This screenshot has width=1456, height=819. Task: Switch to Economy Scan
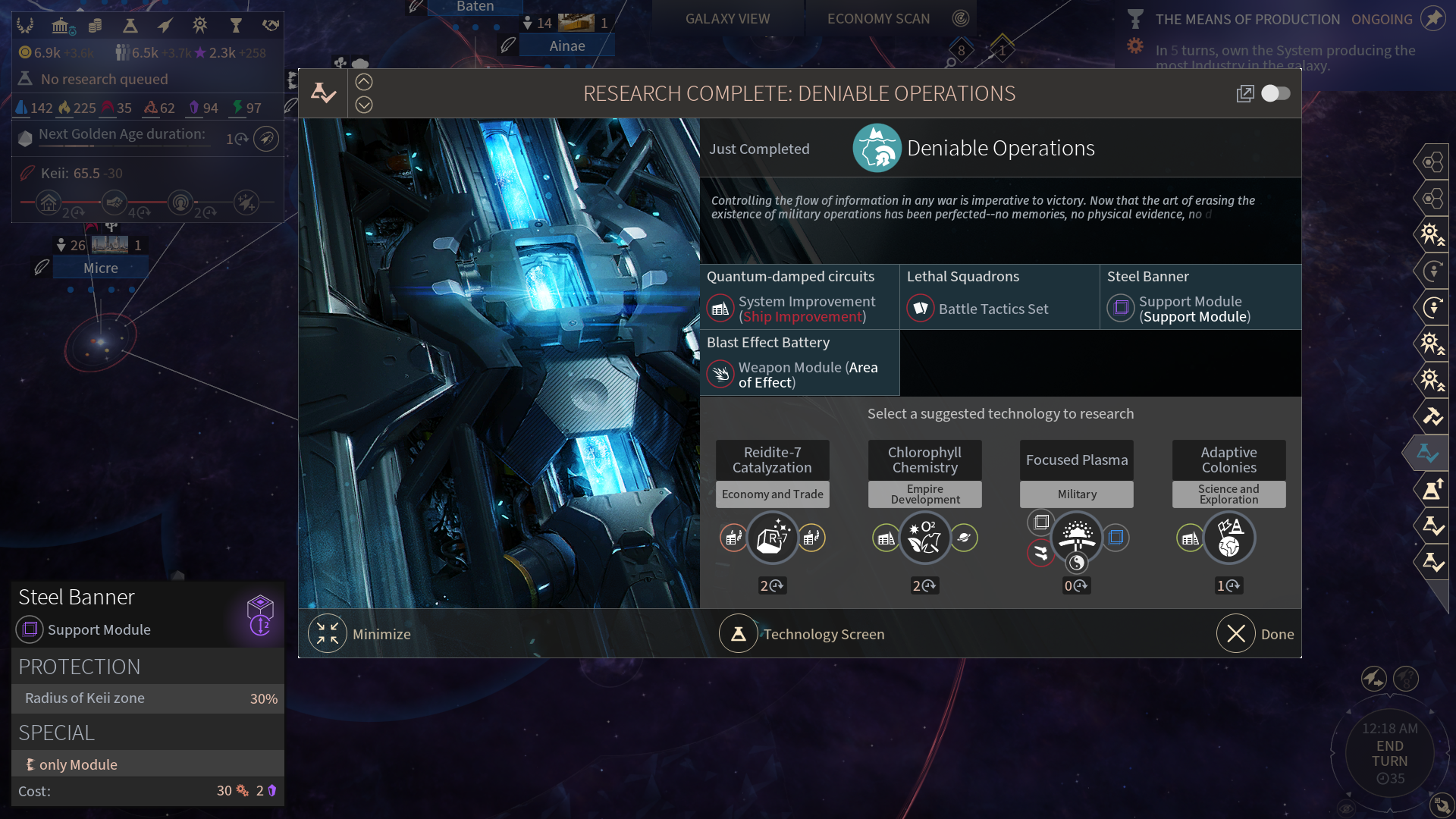pyautogui.click(x=878, y=18)
